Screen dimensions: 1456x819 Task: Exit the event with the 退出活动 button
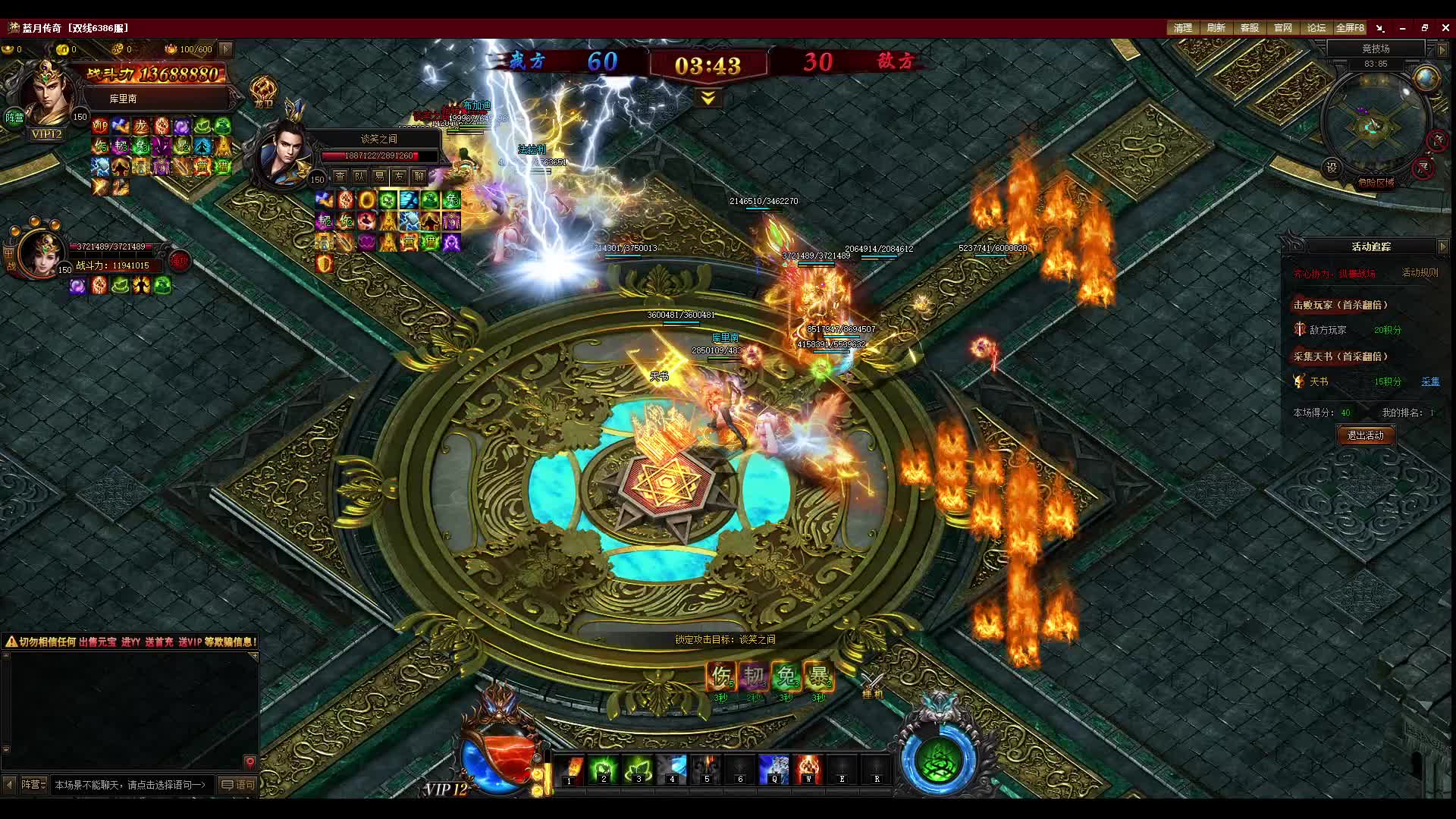(x=1365, y=435)
